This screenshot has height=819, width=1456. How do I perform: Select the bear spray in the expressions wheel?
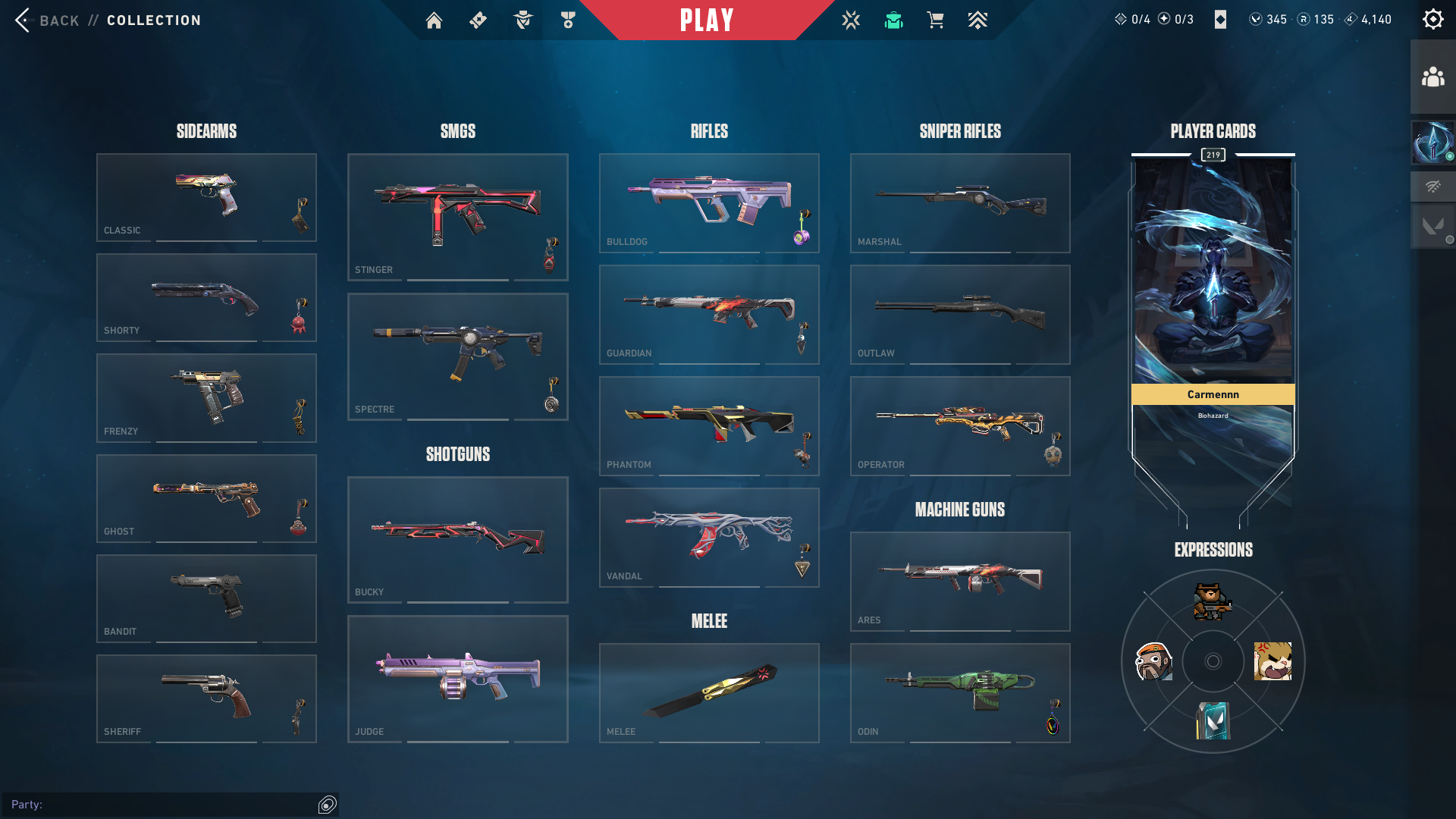(1212, 601)
